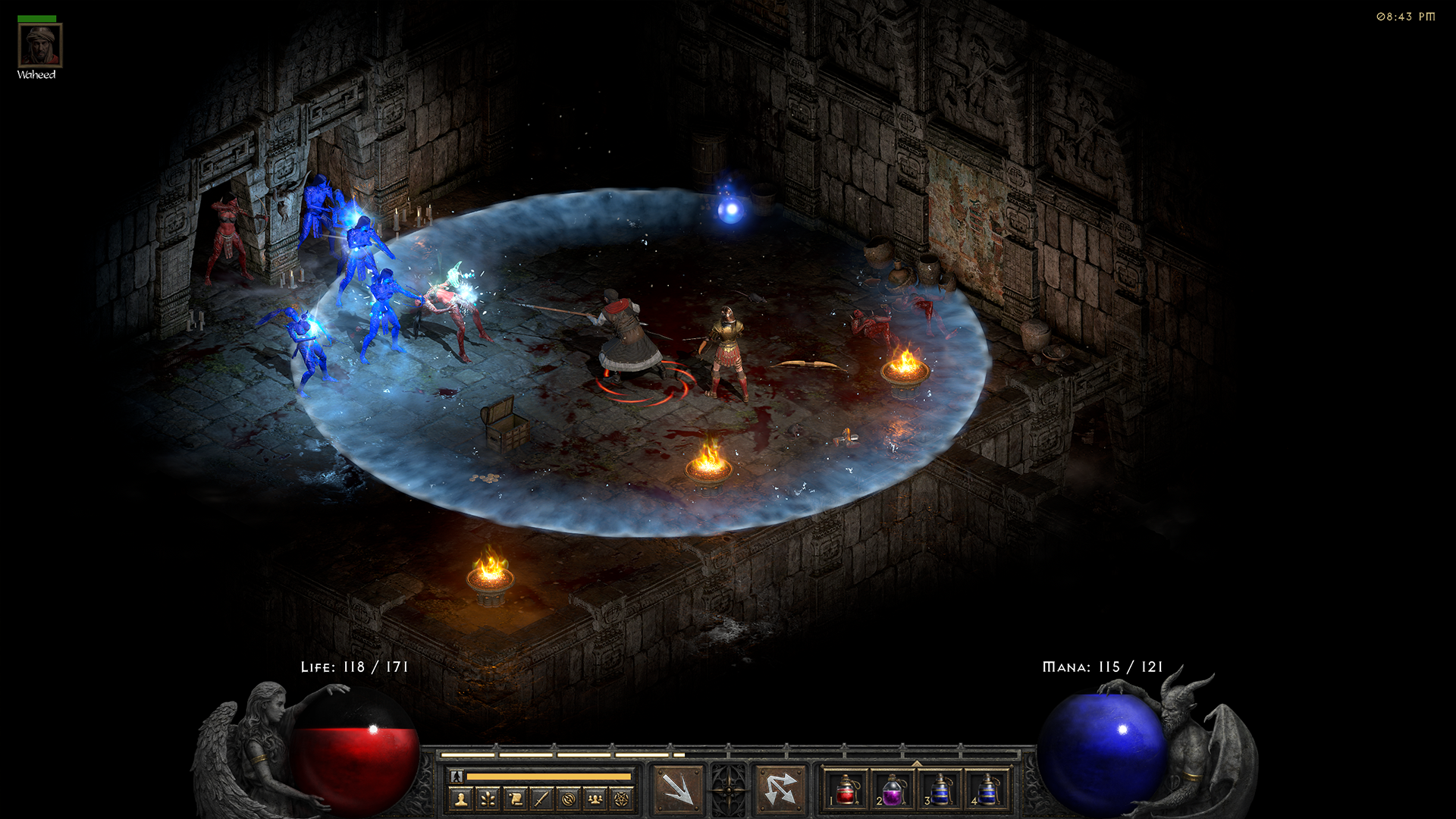Open Waheed's mercenary portrait
This screenshot has height=819, width=1456.
tap(39, 45)
